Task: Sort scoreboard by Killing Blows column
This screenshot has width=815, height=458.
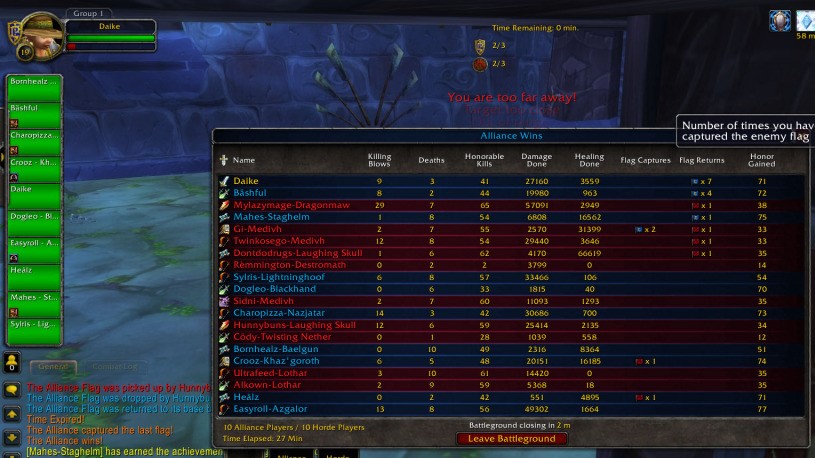Action: coord(379,159)
